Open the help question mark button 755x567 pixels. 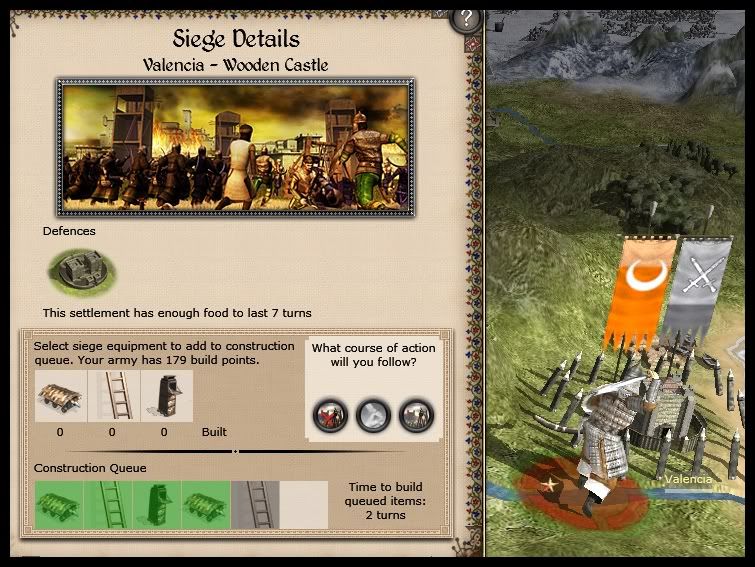[465, 18]
